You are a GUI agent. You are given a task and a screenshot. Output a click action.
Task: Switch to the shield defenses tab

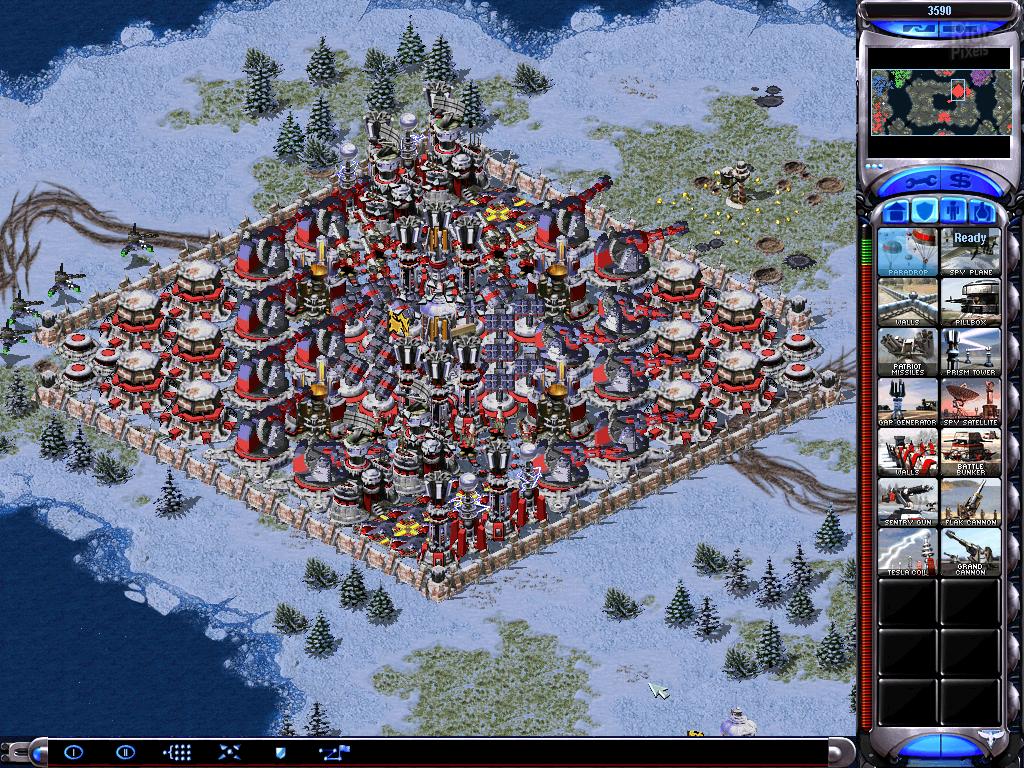pyautogui.click(x=925, y=212)
